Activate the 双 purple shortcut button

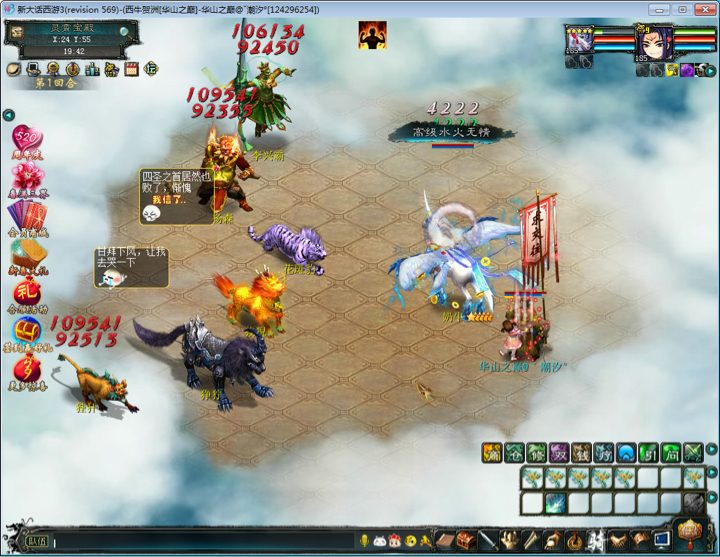tap(559, 451)
